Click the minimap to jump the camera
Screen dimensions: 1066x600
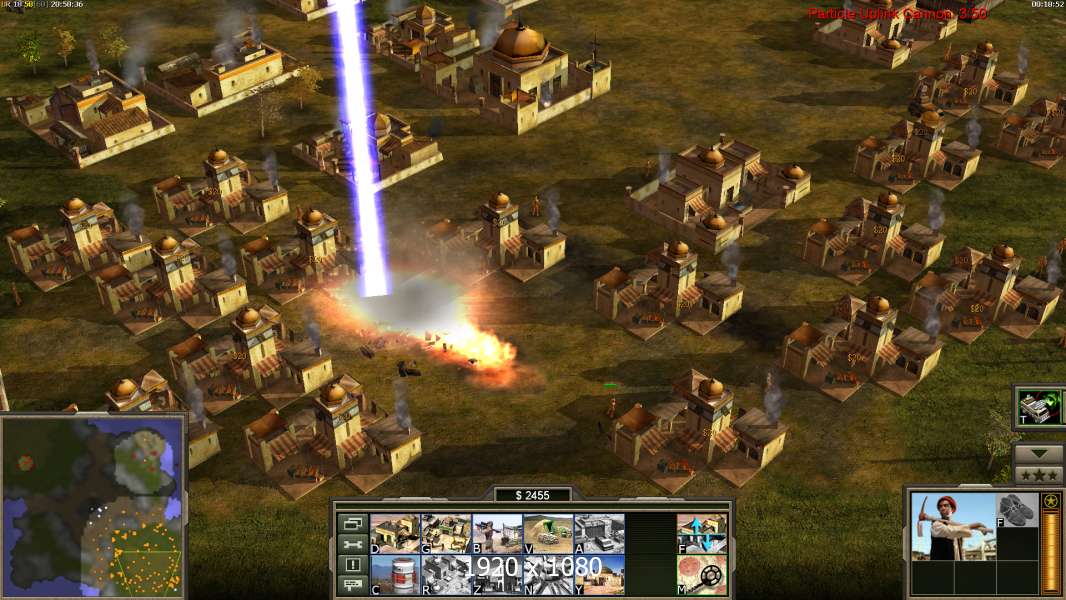pos(93,506)
